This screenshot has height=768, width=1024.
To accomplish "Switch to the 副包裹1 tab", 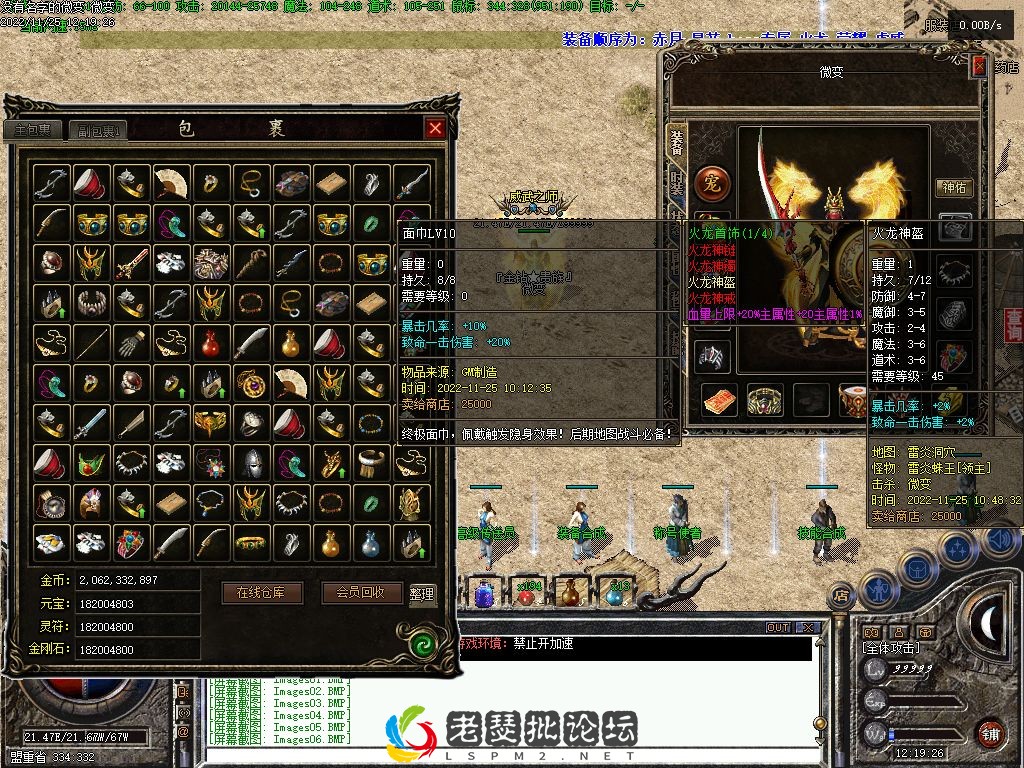I will [x=99, y=131].
